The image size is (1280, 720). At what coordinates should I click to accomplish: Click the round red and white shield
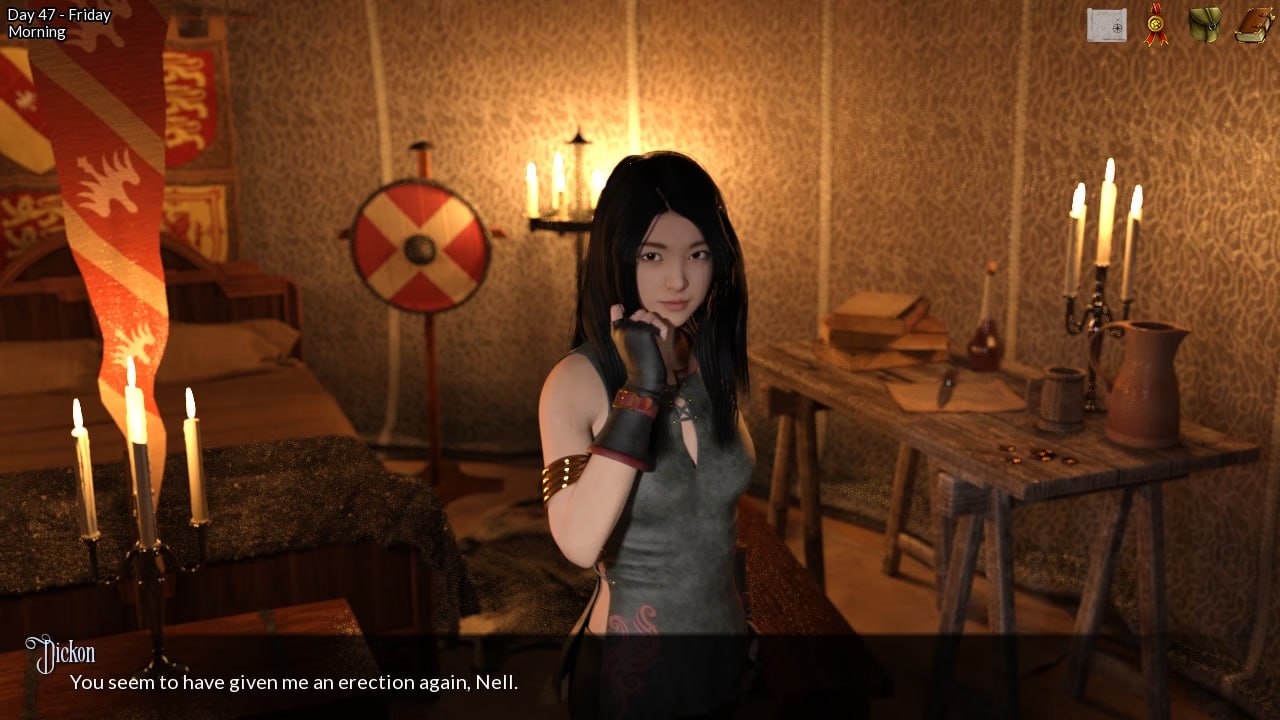click(x=420, y=243)
